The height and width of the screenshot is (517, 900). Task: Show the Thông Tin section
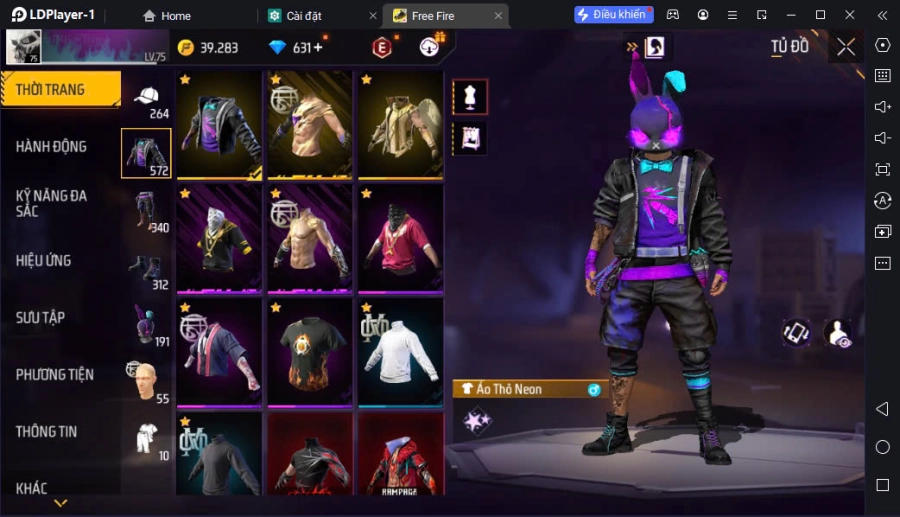[x=47, y=431]
